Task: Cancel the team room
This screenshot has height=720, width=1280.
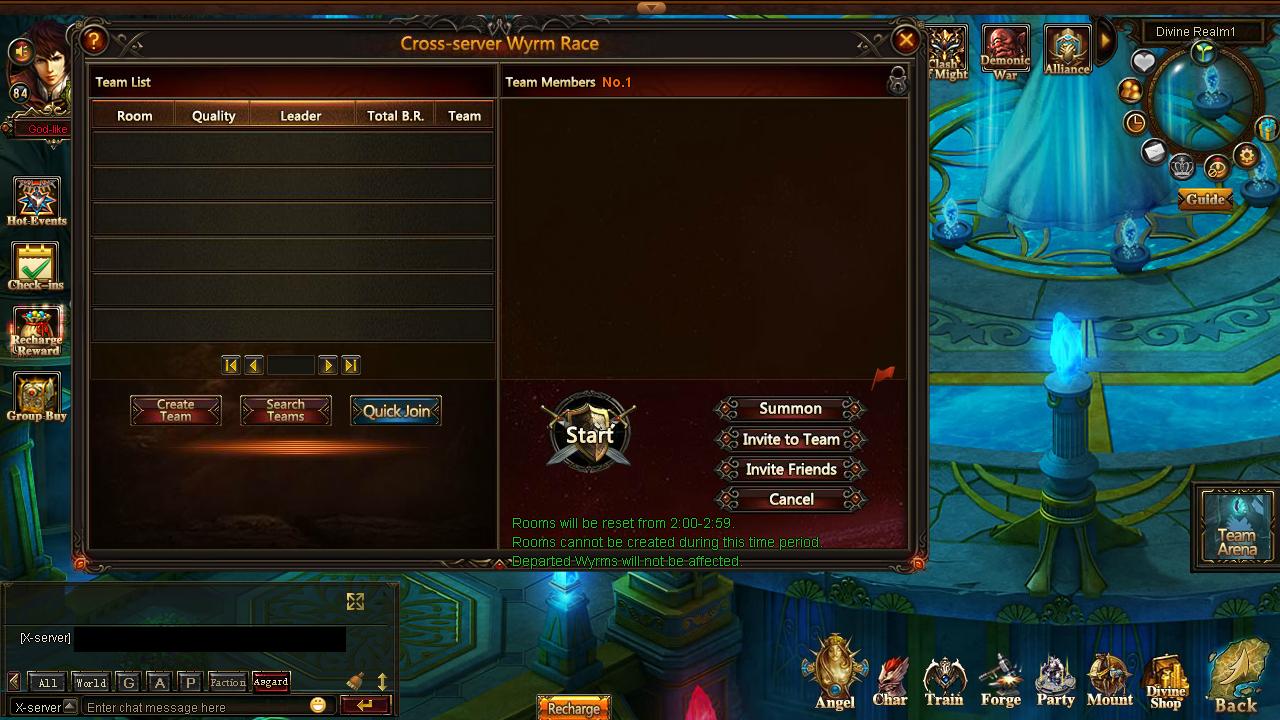Action: click(790, 499)
